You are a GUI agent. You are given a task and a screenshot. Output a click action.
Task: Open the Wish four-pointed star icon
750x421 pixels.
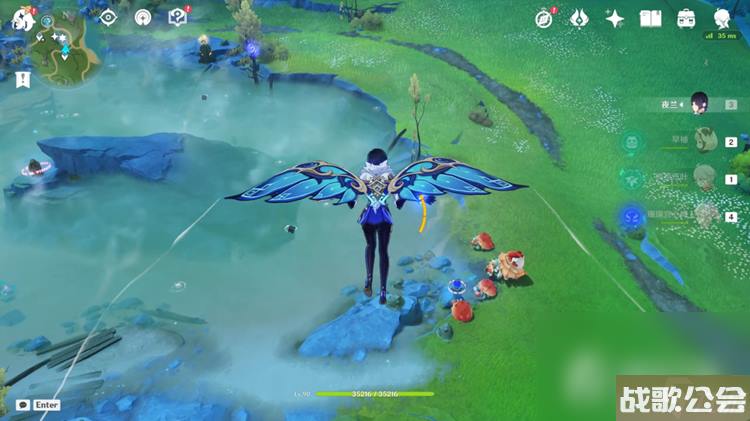[x=616, y=19]
